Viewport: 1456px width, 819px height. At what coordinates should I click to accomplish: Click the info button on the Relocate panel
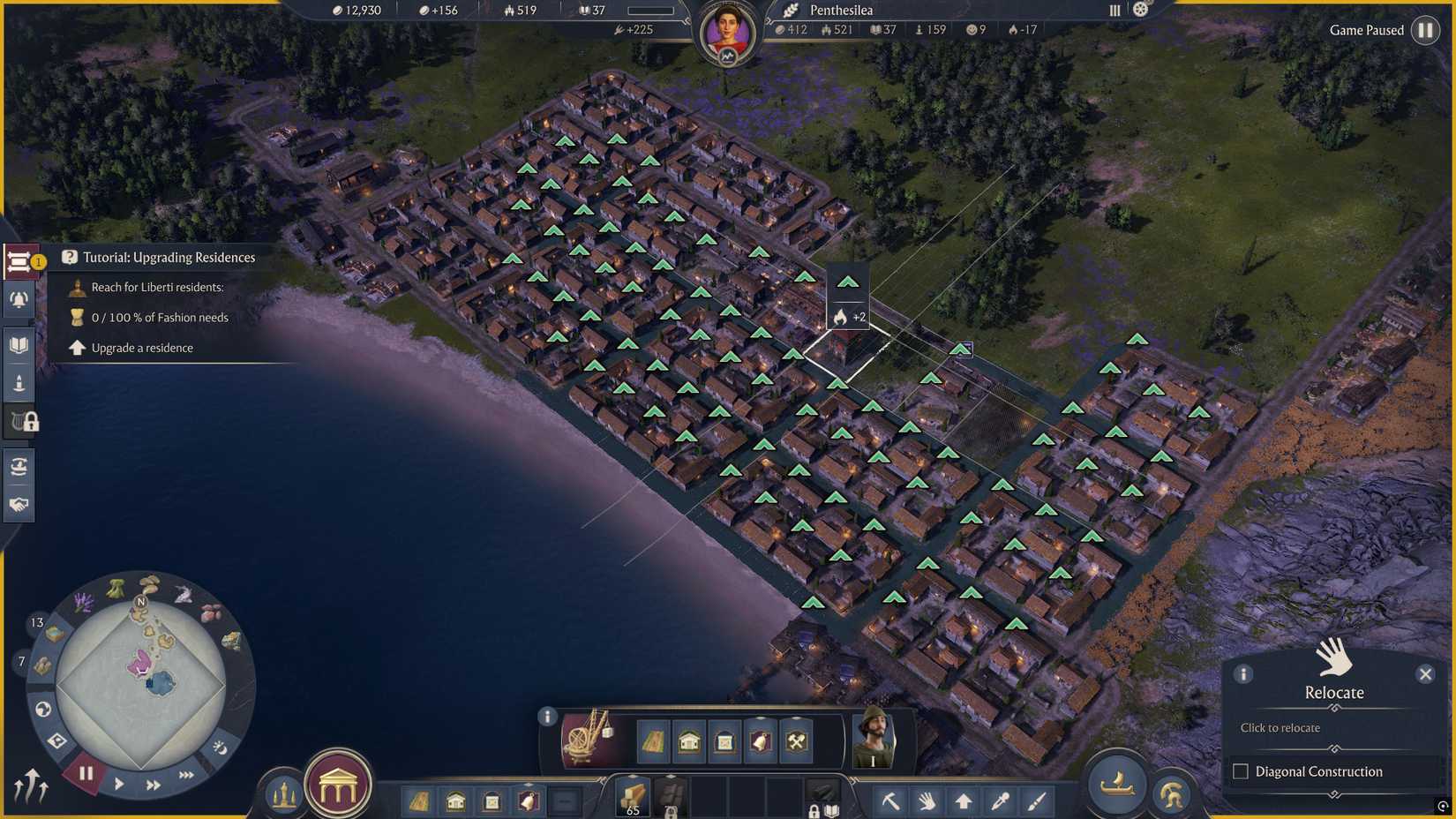tap(1243, 673)
